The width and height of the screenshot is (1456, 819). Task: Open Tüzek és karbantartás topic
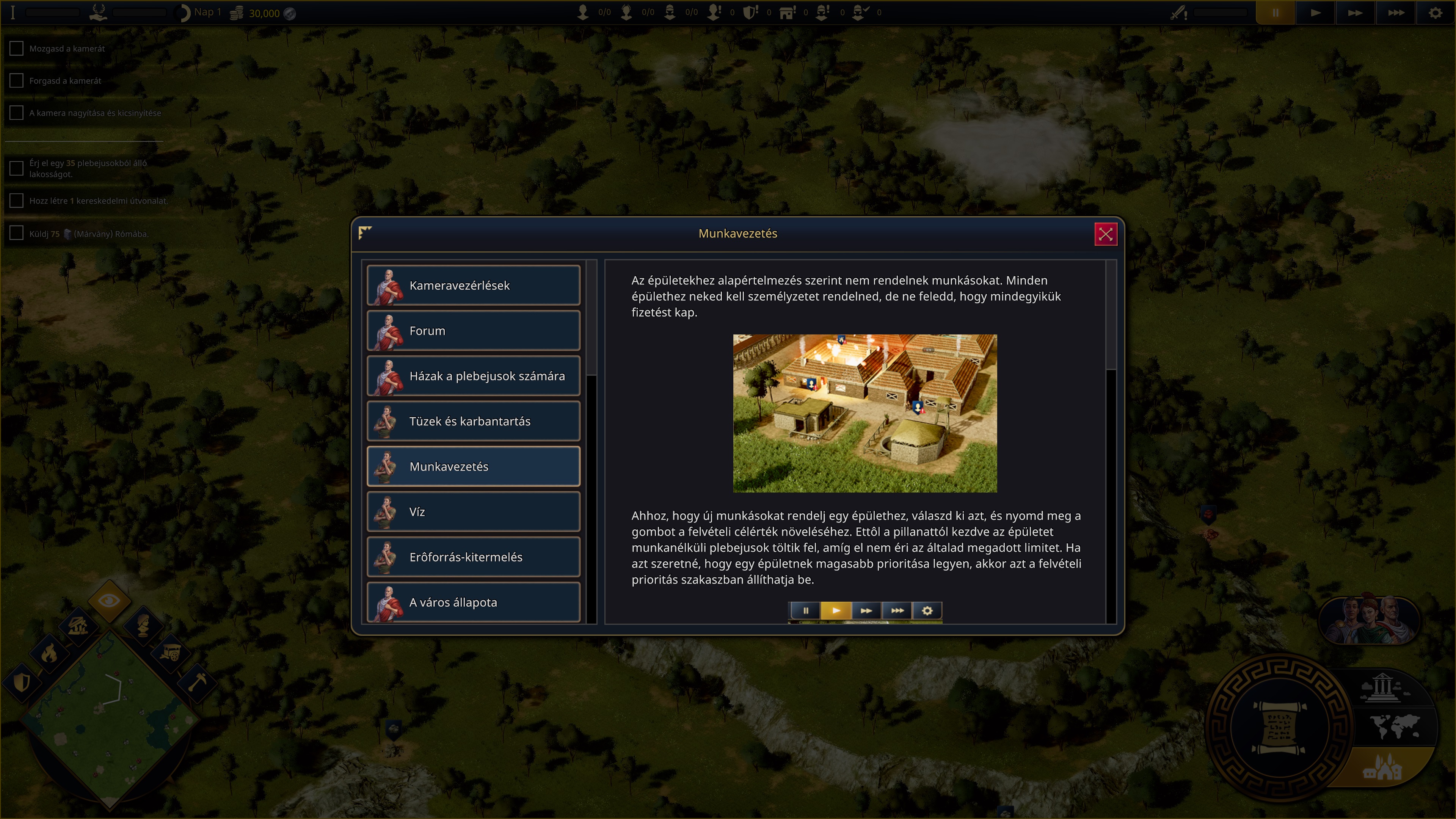point(473,421)
